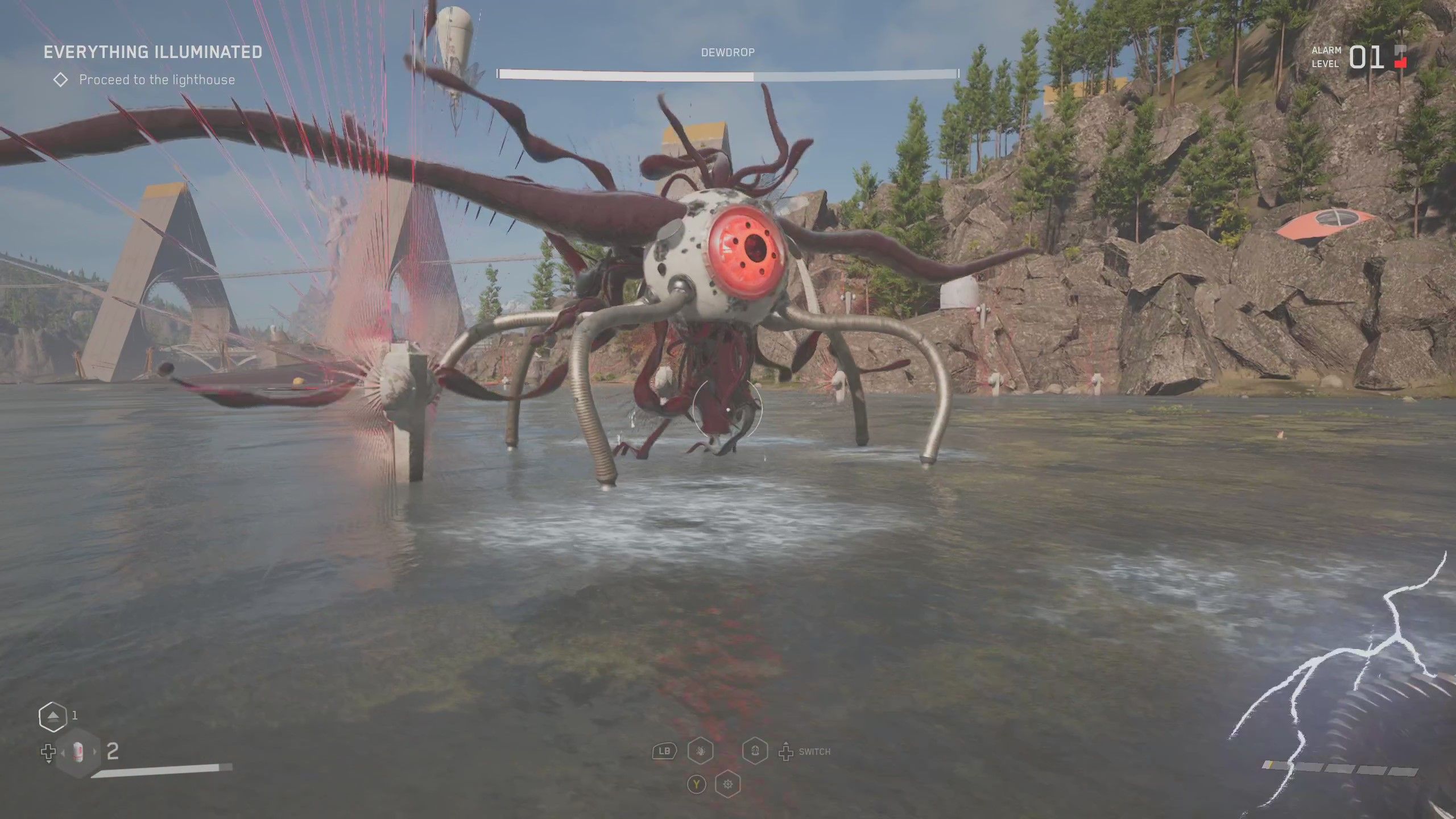Click the DEWDROP boss name label

click(728, 52)
